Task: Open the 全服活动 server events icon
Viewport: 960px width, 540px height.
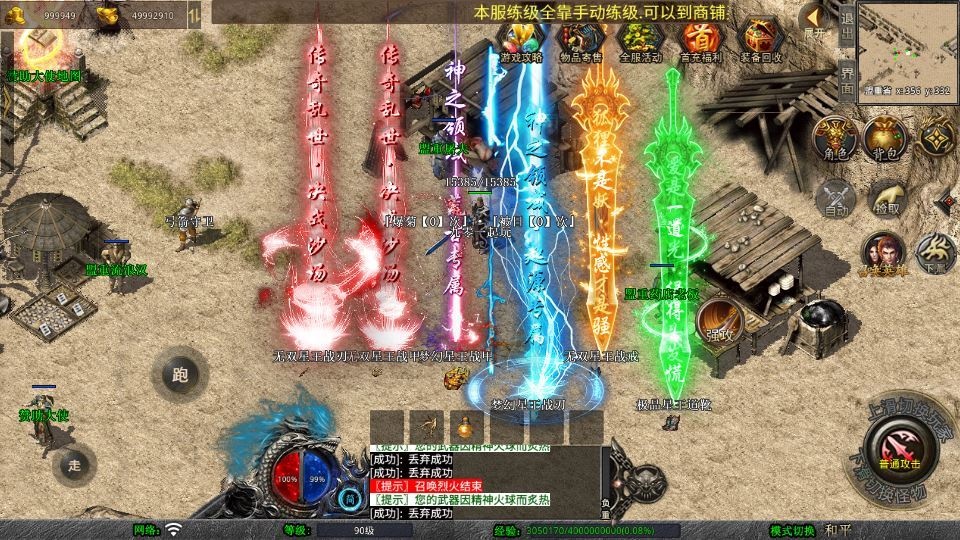Action: tap(640, 39)
